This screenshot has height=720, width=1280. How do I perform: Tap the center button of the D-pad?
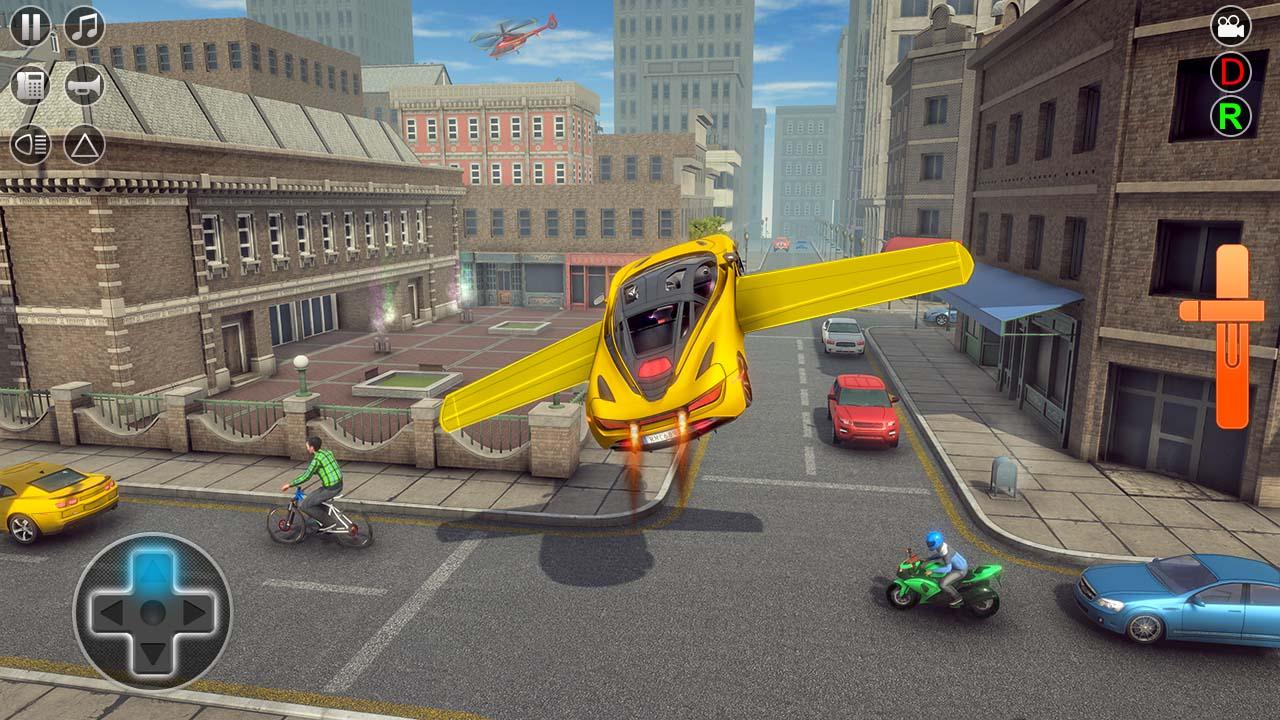point(150,611)
